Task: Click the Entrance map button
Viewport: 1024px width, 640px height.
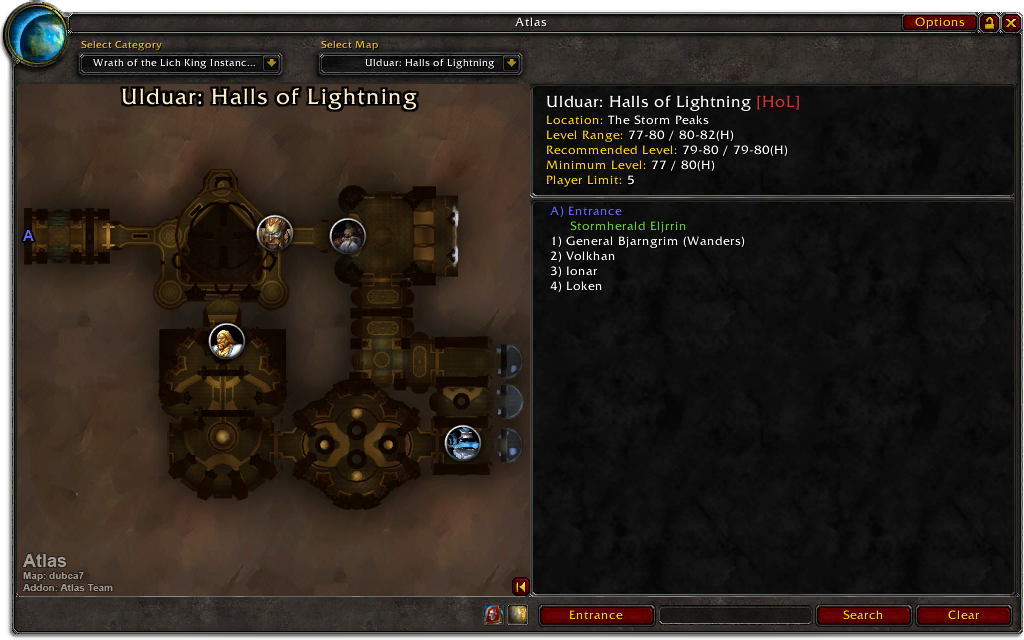Action: click(x=596, y=615)
